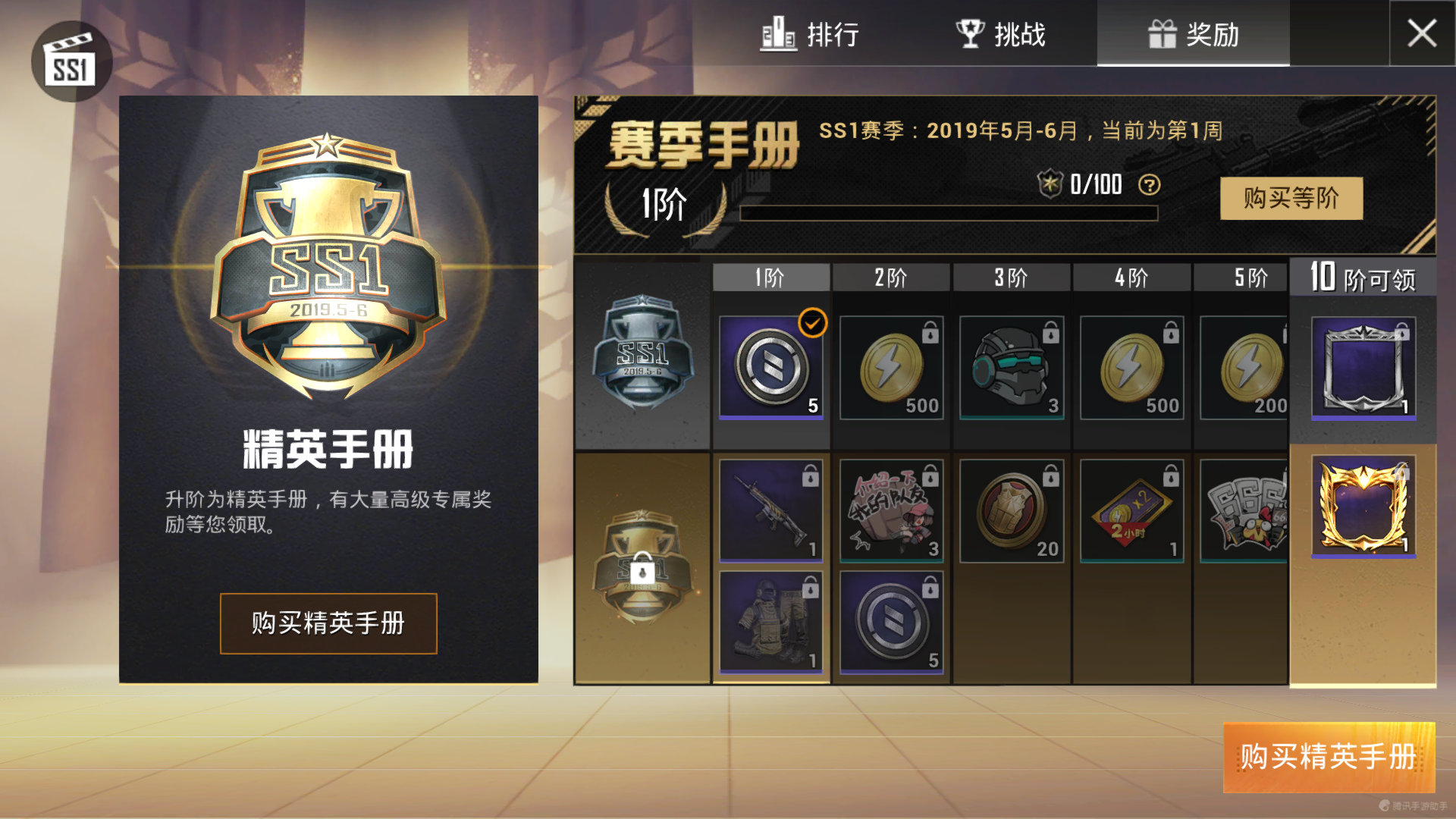Click the 666 emote reward icon
Viewport: 1456px width, 819px height.
(x=1247, y=512)
